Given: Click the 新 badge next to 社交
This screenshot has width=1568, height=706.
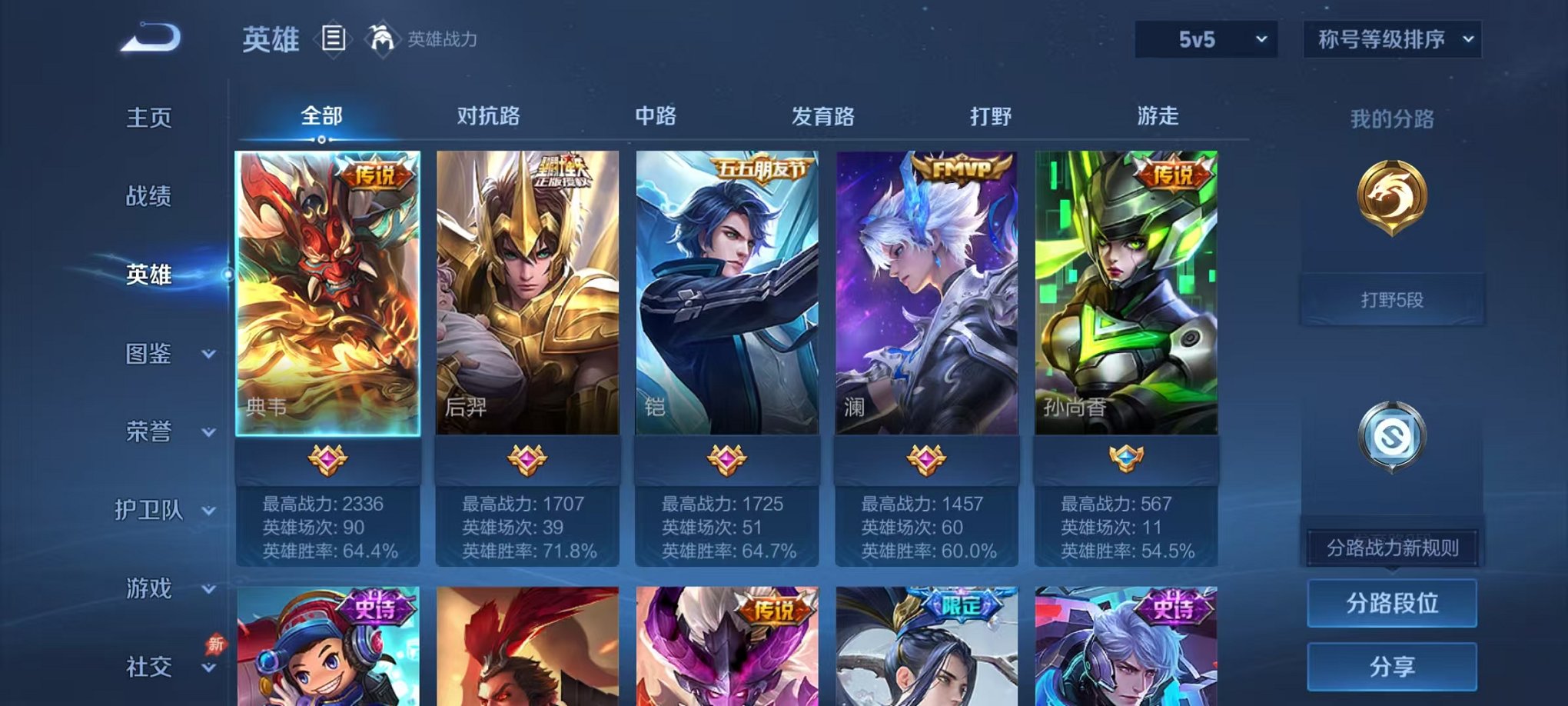Looking at the screenshot, I should pos(217,644).
